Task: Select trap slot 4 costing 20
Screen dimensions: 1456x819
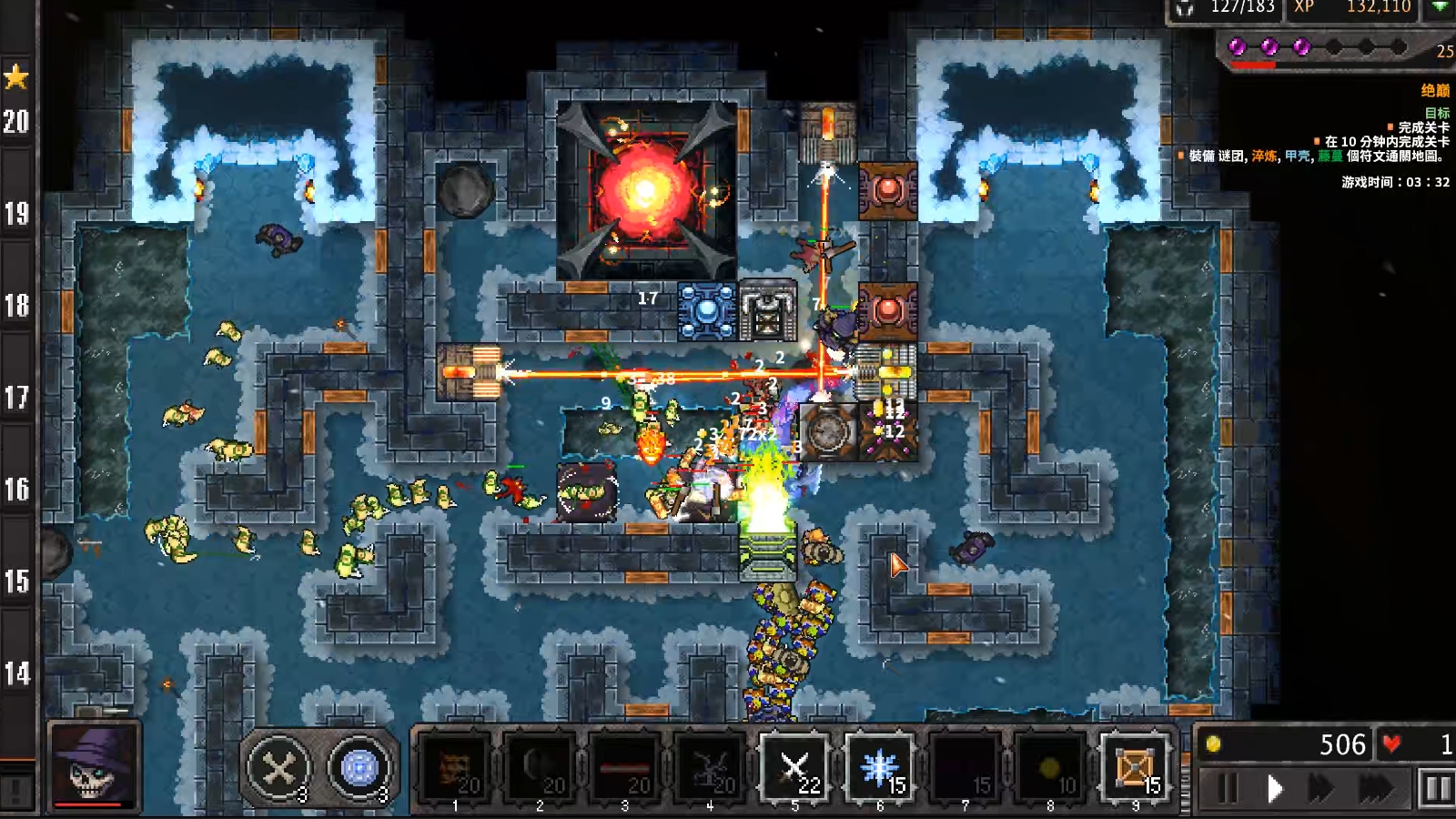Action: point(710,769)
